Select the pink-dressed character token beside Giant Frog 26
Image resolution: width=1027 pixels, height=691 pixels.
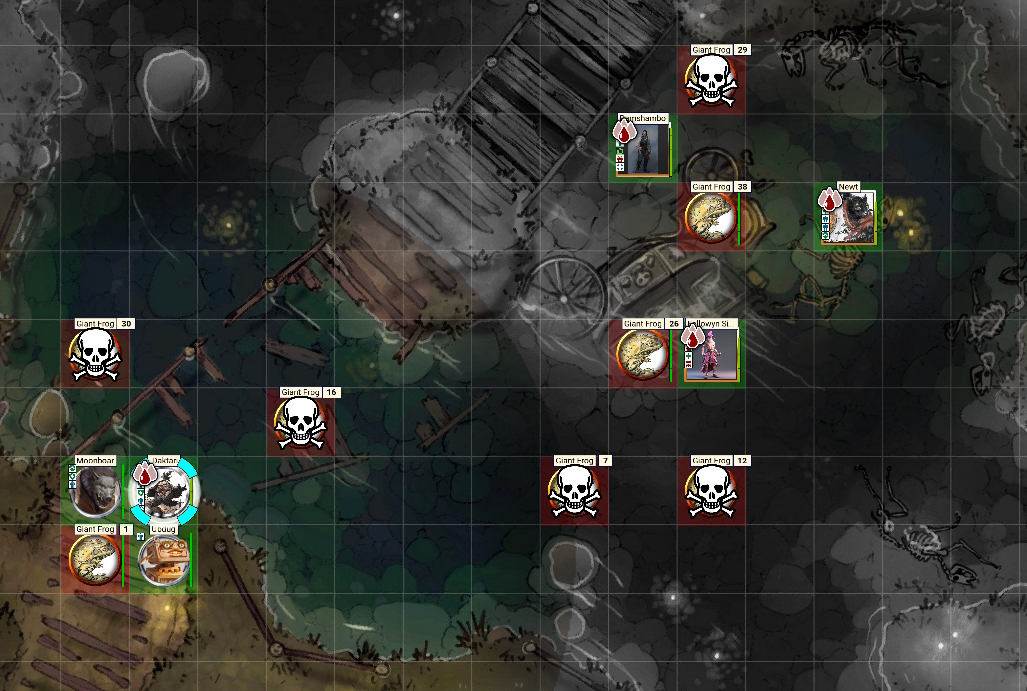pyautogui.click(x=712, y=354)
